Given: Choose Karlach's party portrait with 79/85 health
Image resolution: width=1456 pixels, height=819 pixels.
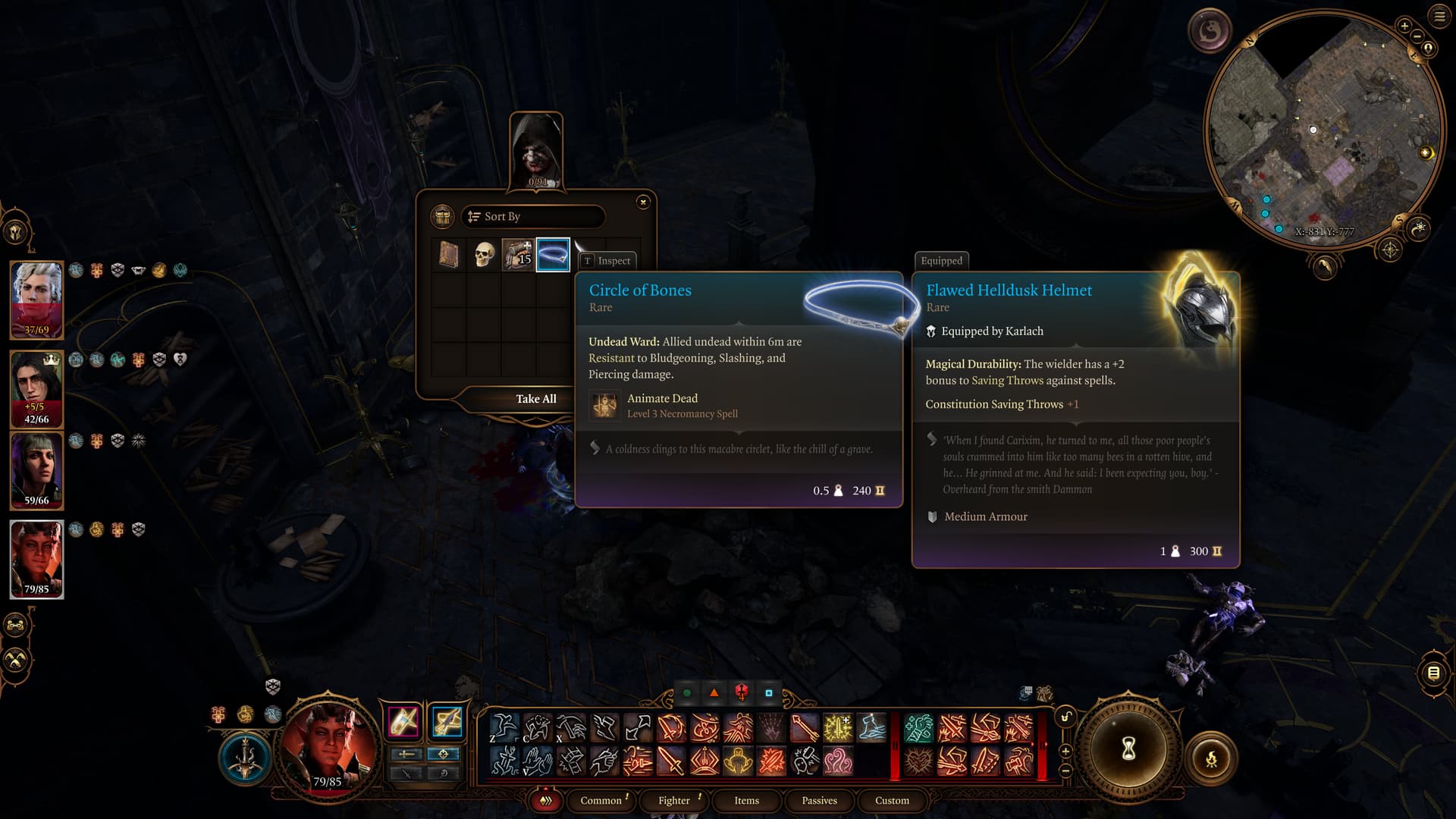Looking at the screenshot, I should tap(36, 559).
